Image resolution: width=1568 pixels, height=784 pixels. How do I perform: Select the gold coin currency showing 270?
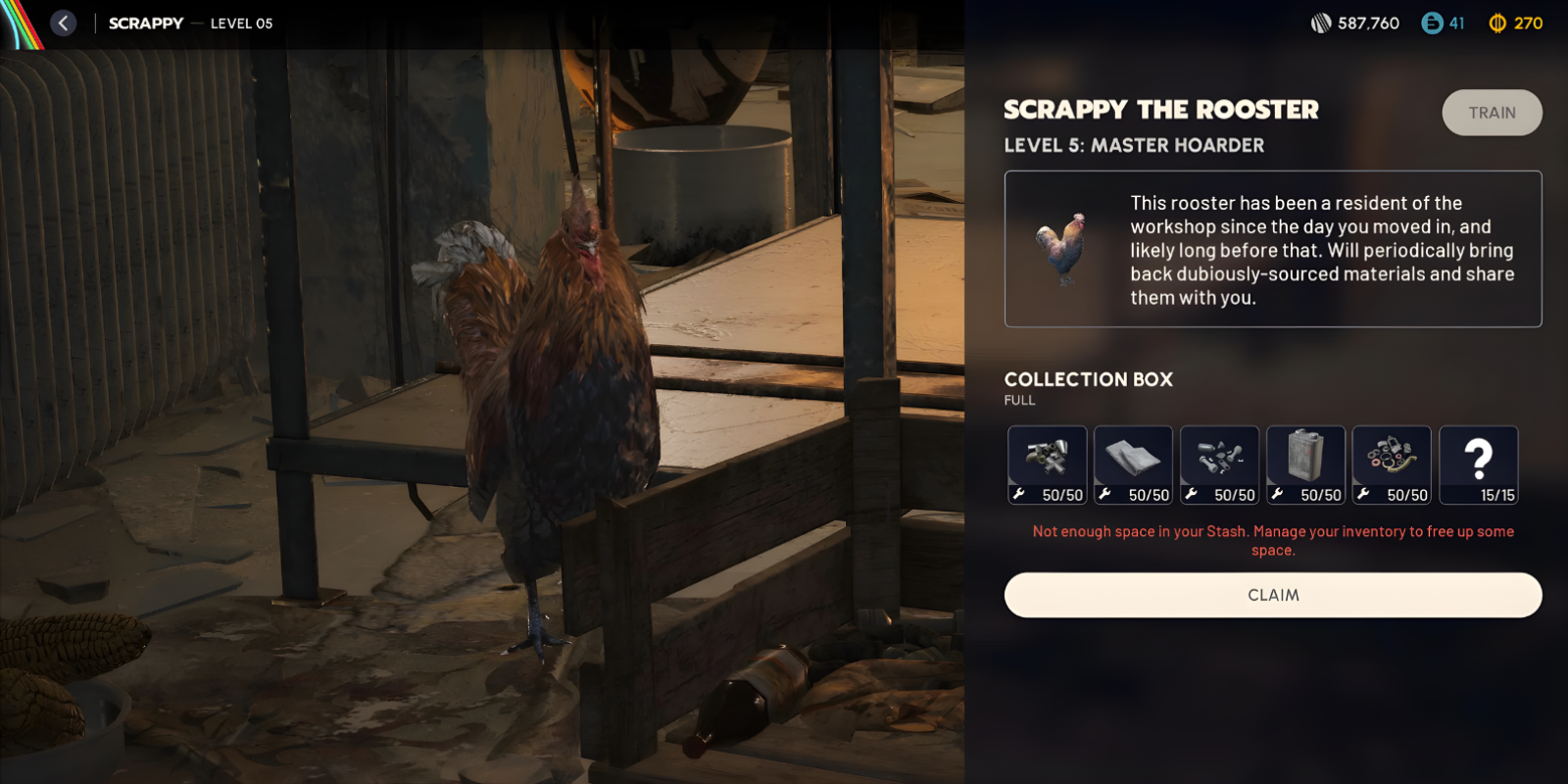[1516, 23]
